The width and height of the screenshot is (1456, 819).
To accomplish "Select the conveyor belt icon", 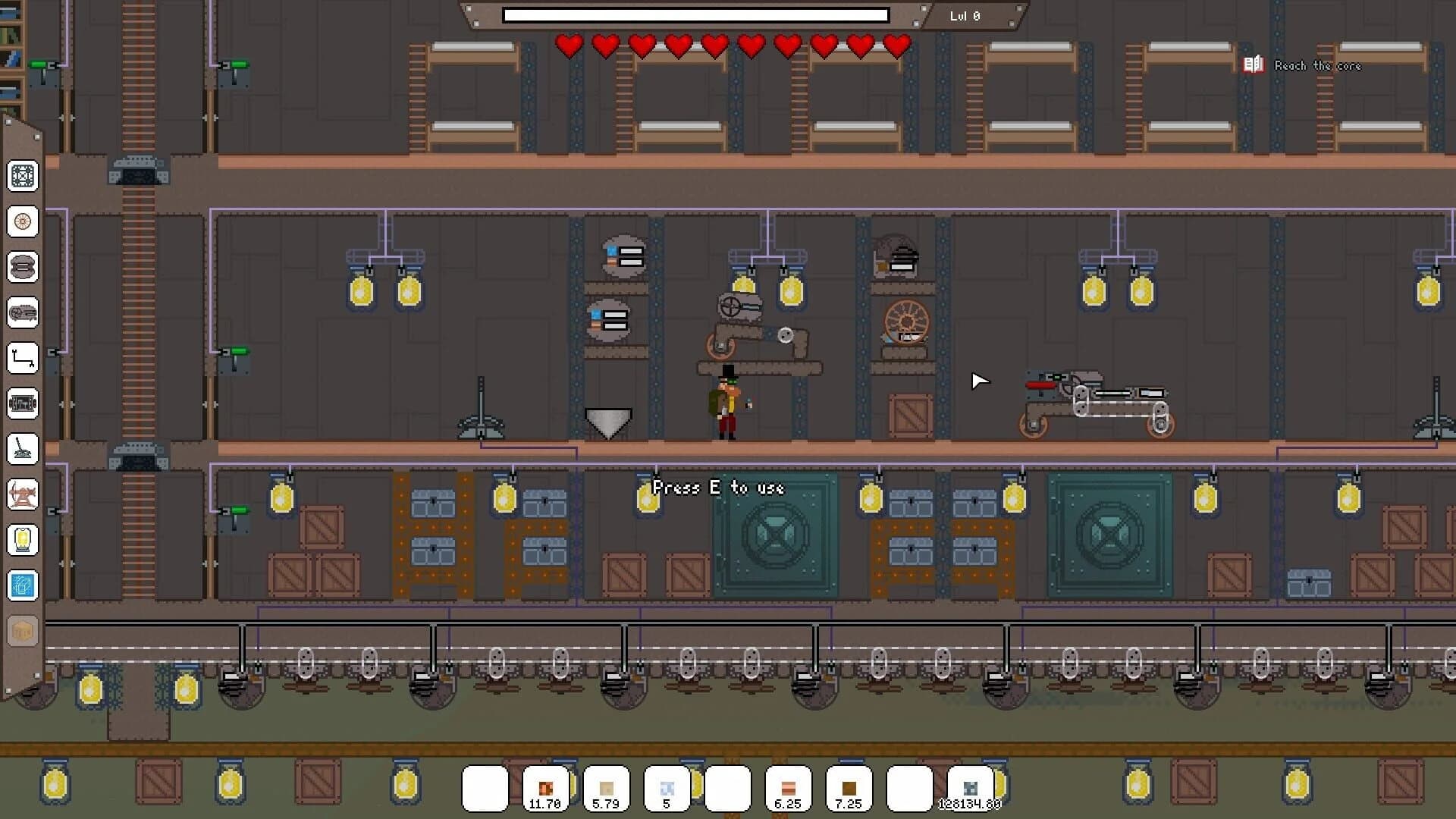I will pos(23,403).
